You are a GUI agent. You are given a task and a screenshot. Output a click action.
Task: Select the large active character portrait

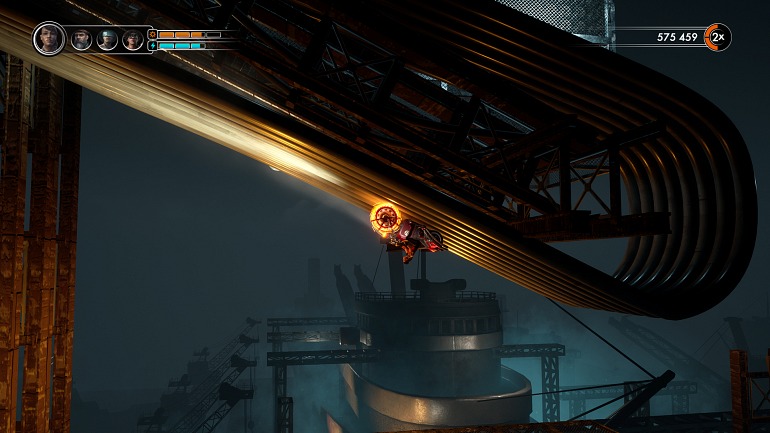(49, 39)
